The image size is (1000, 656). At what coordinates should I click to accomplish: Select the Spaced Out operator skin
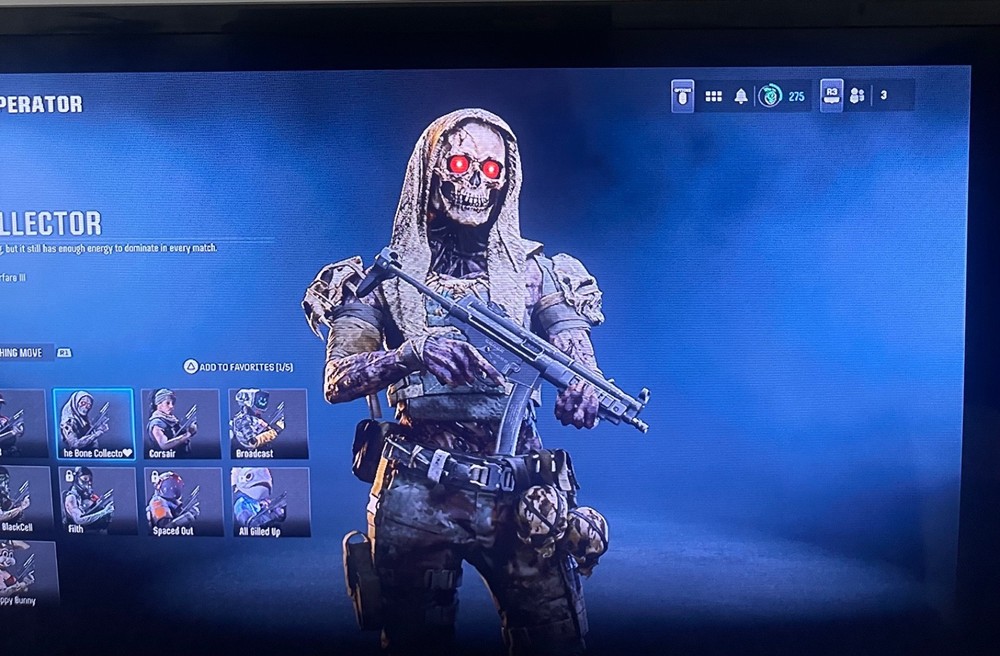(184, 501)
